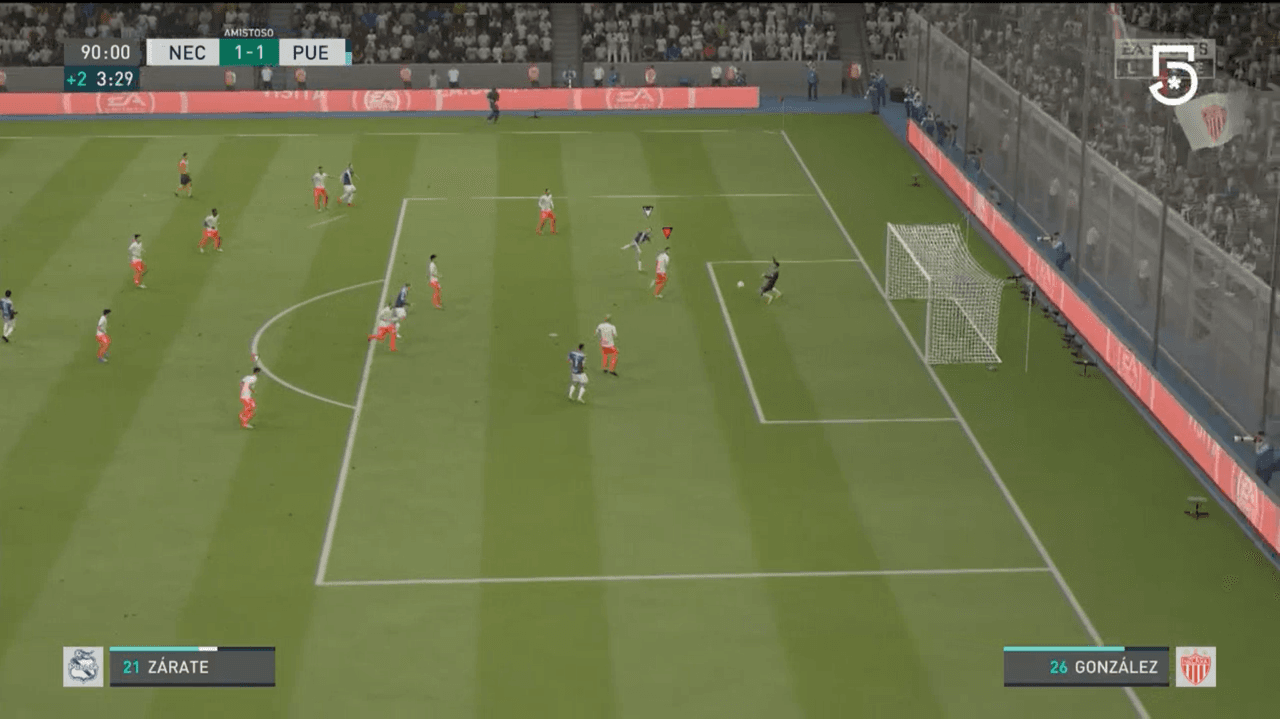Click the PUE team label on scoreboard
The width and height of the screenshot is (1280, 719).
point(311,53)
